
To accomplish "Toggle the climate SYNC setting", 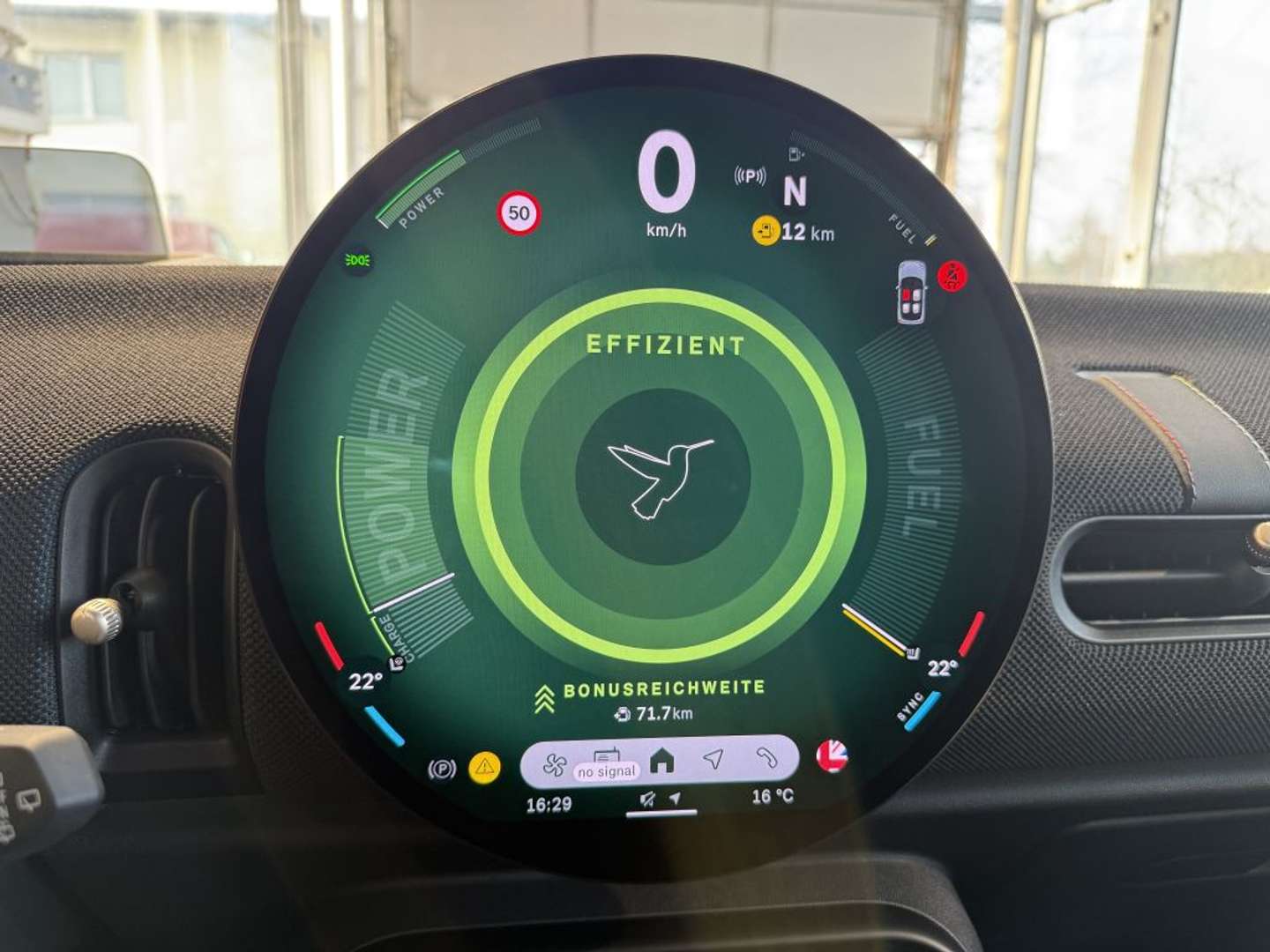I will click(x=911, y=705).
